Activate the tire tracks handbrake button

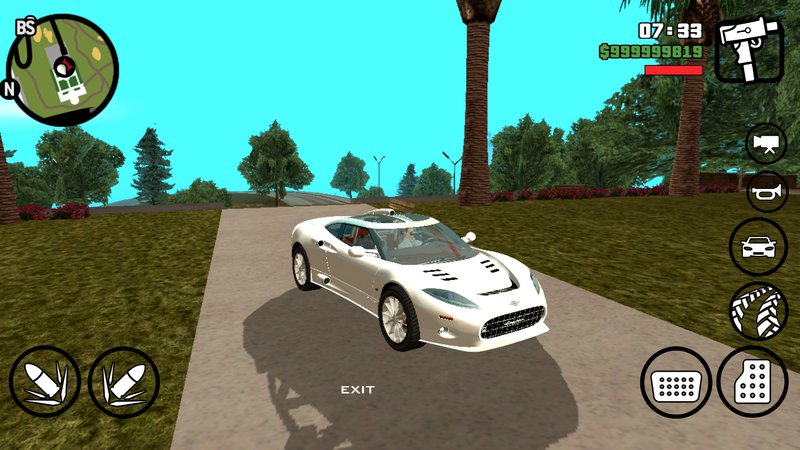coord(759,309)
